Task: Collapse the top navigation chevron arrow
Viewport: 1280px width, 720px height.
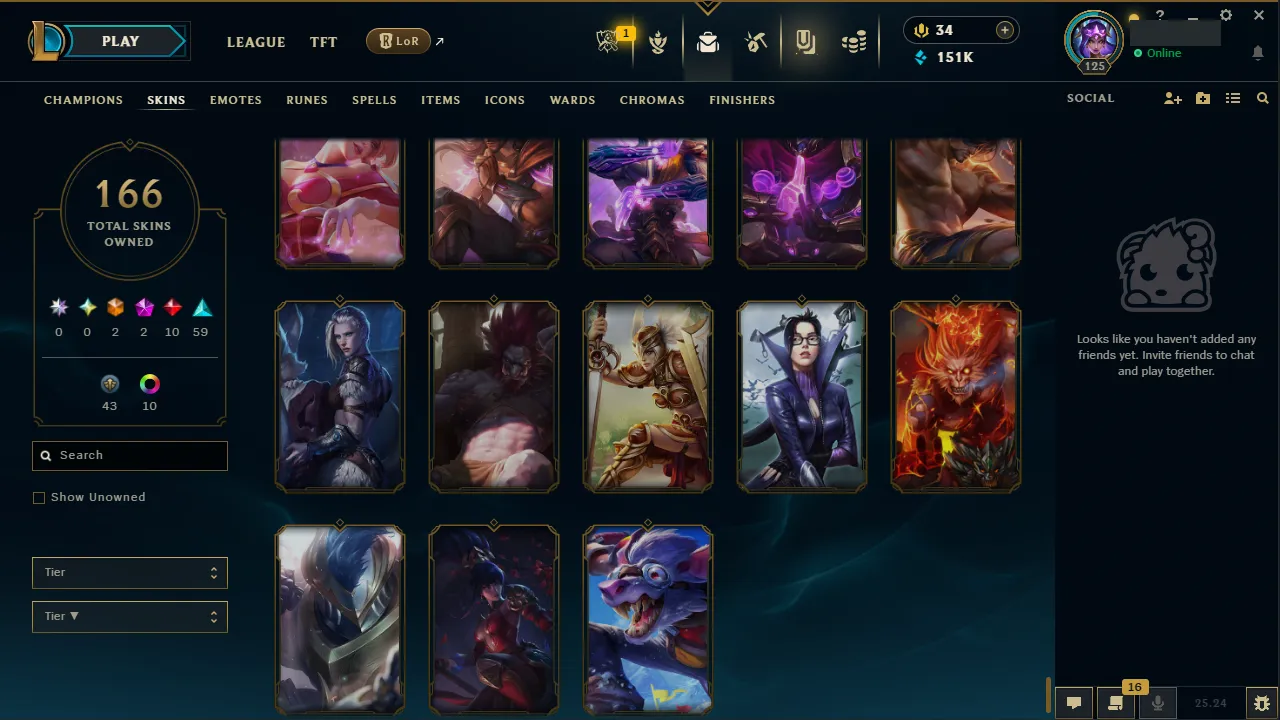Action: [x=708, y=6]
